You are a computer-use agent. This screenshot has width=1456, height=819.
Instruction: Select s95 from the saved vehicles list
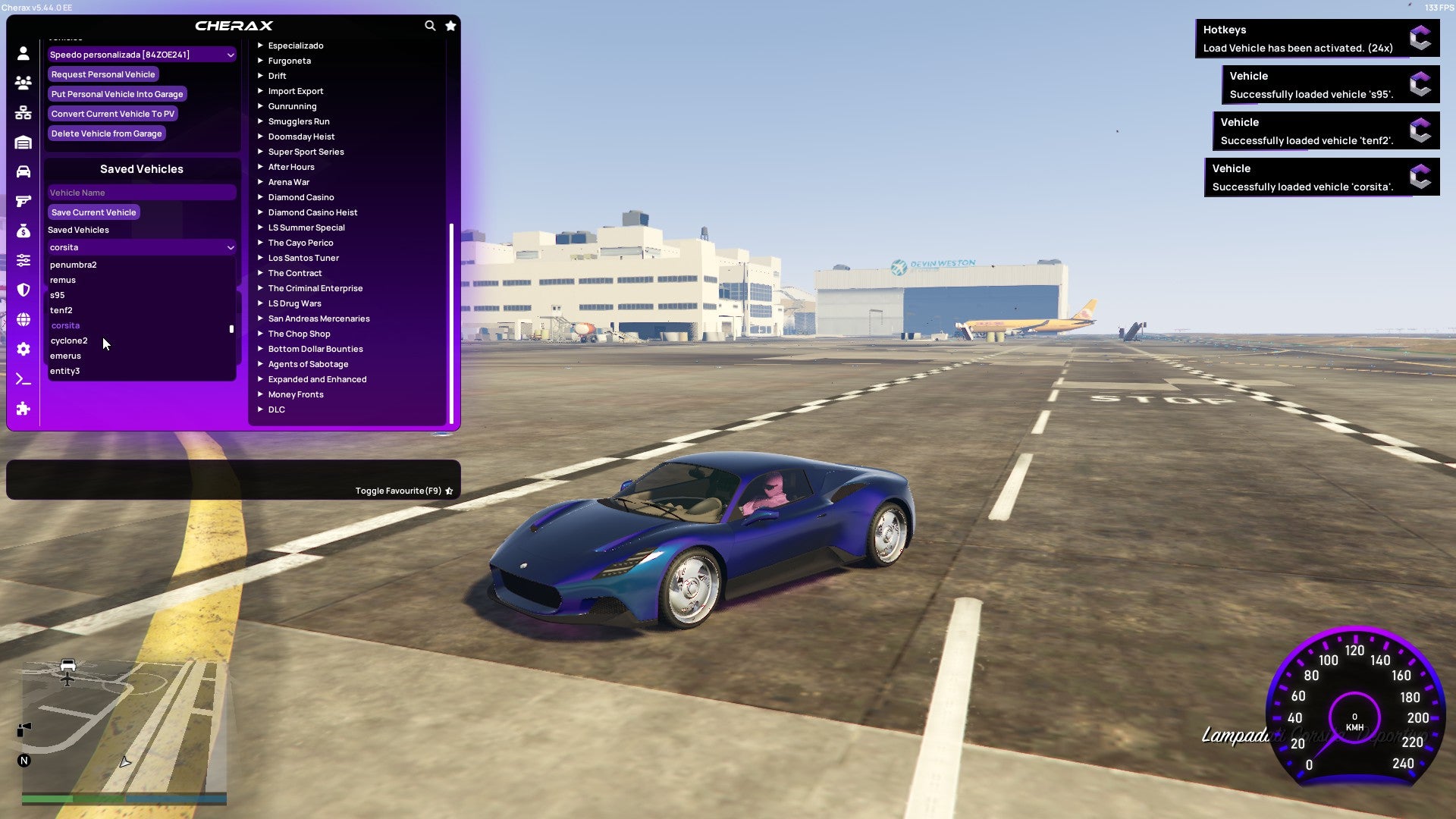pos(58,294)
